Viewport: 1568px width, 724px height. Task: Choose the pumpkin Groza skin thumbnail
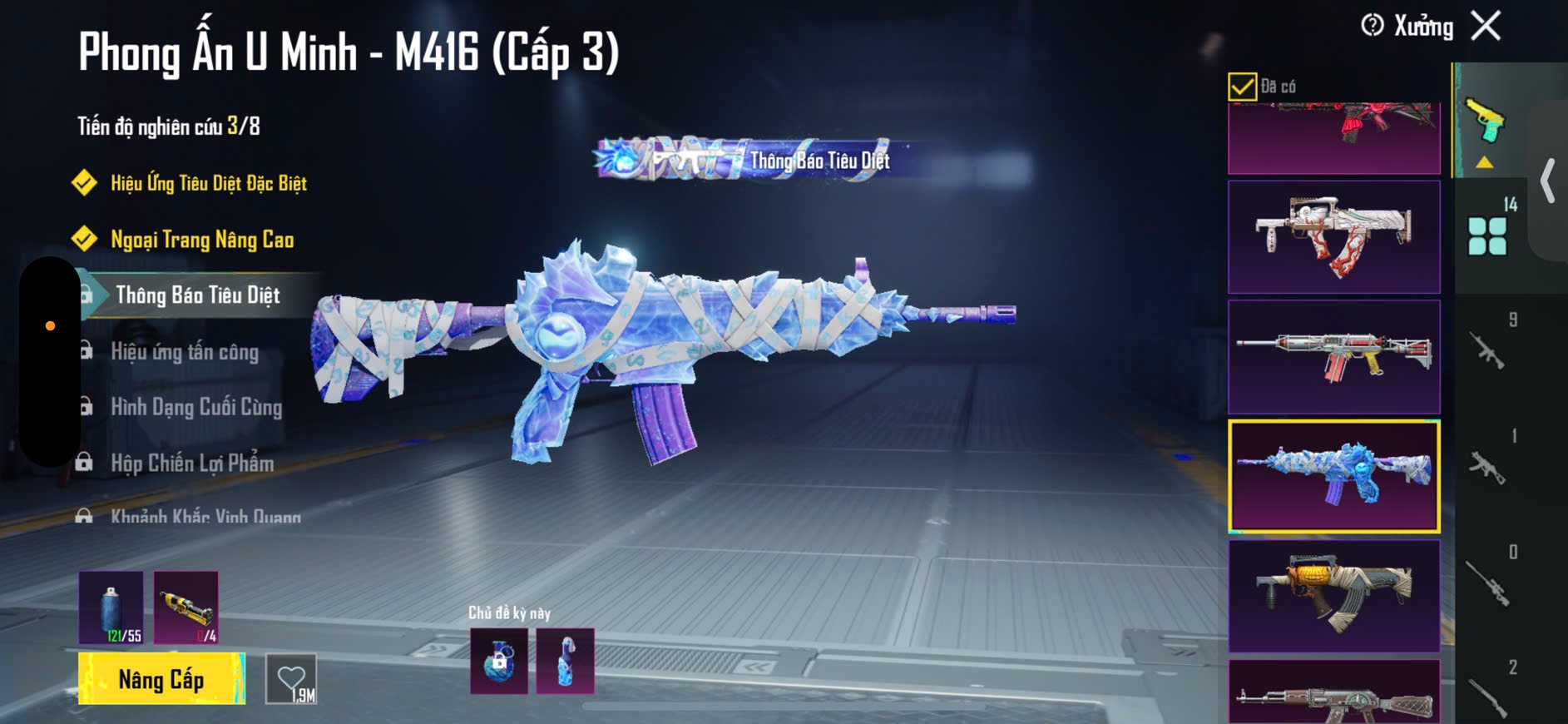coord(1333,595)
